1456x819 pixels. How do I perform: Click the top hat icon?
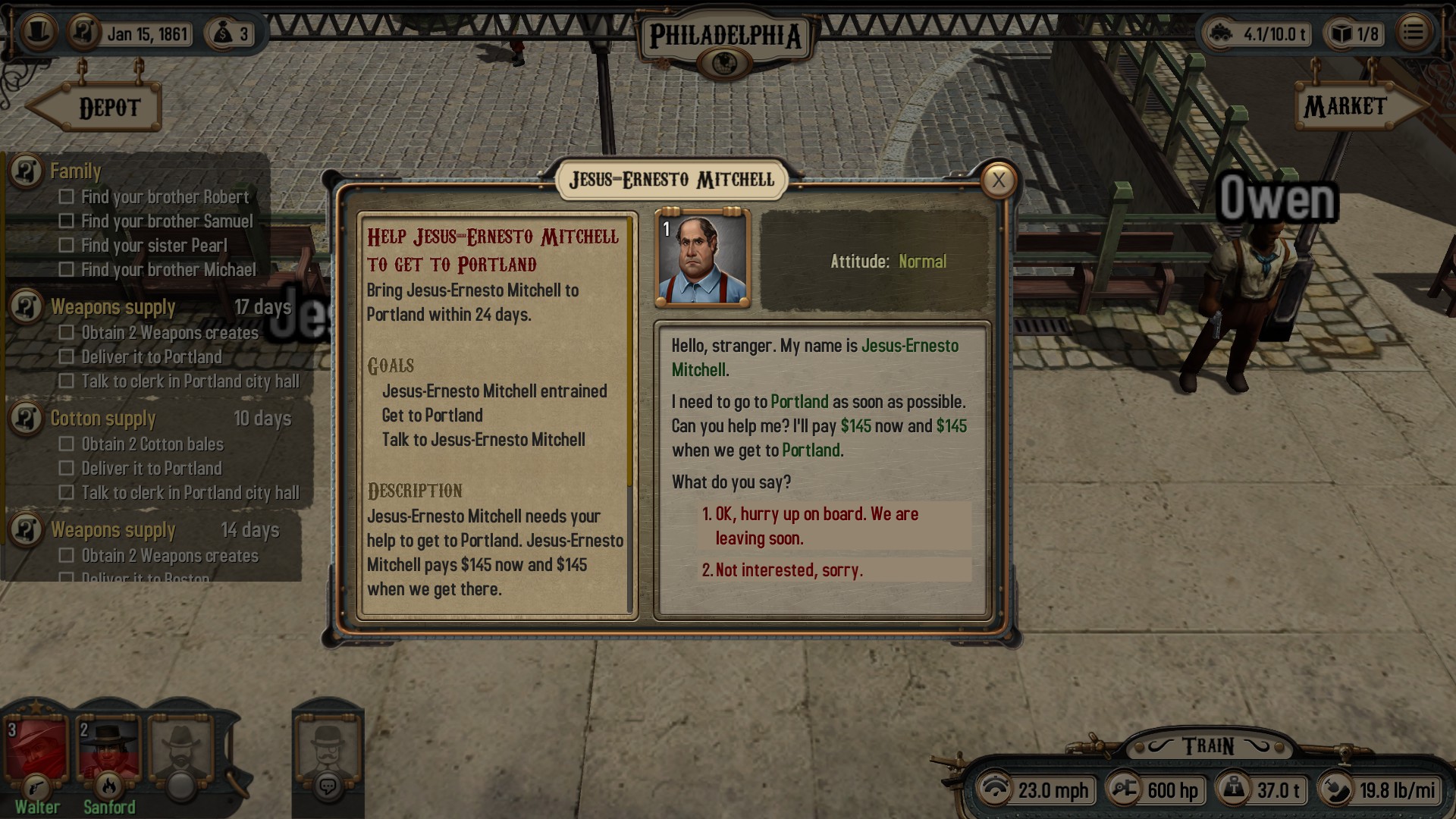39,32
